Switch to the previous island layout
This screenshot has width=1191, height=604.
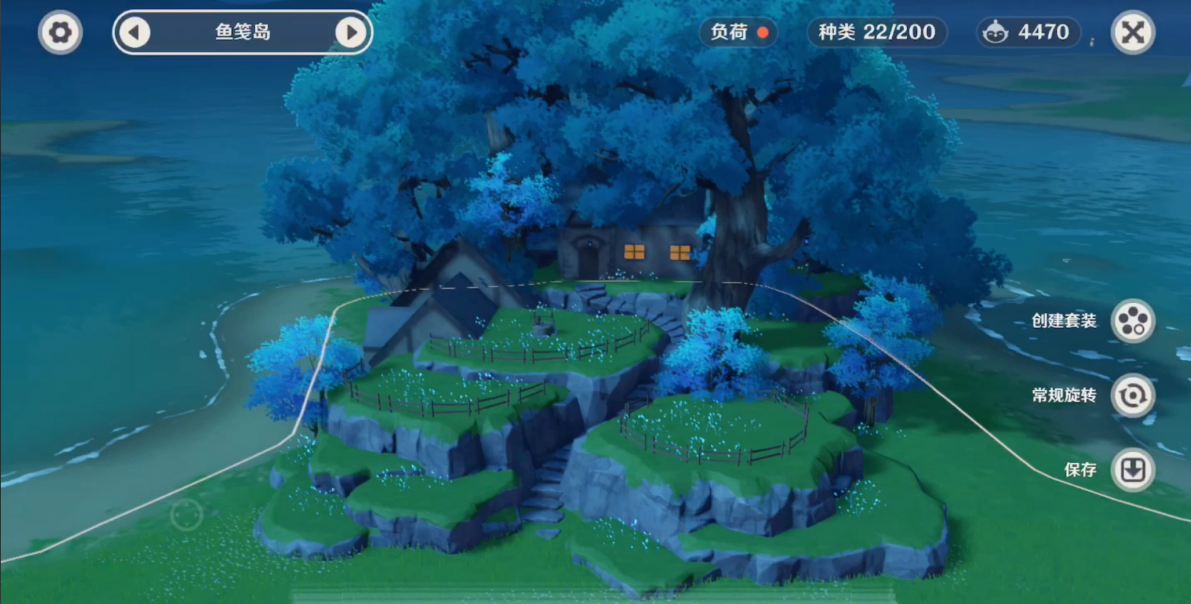pyautogui.click(x=134, y=32)
